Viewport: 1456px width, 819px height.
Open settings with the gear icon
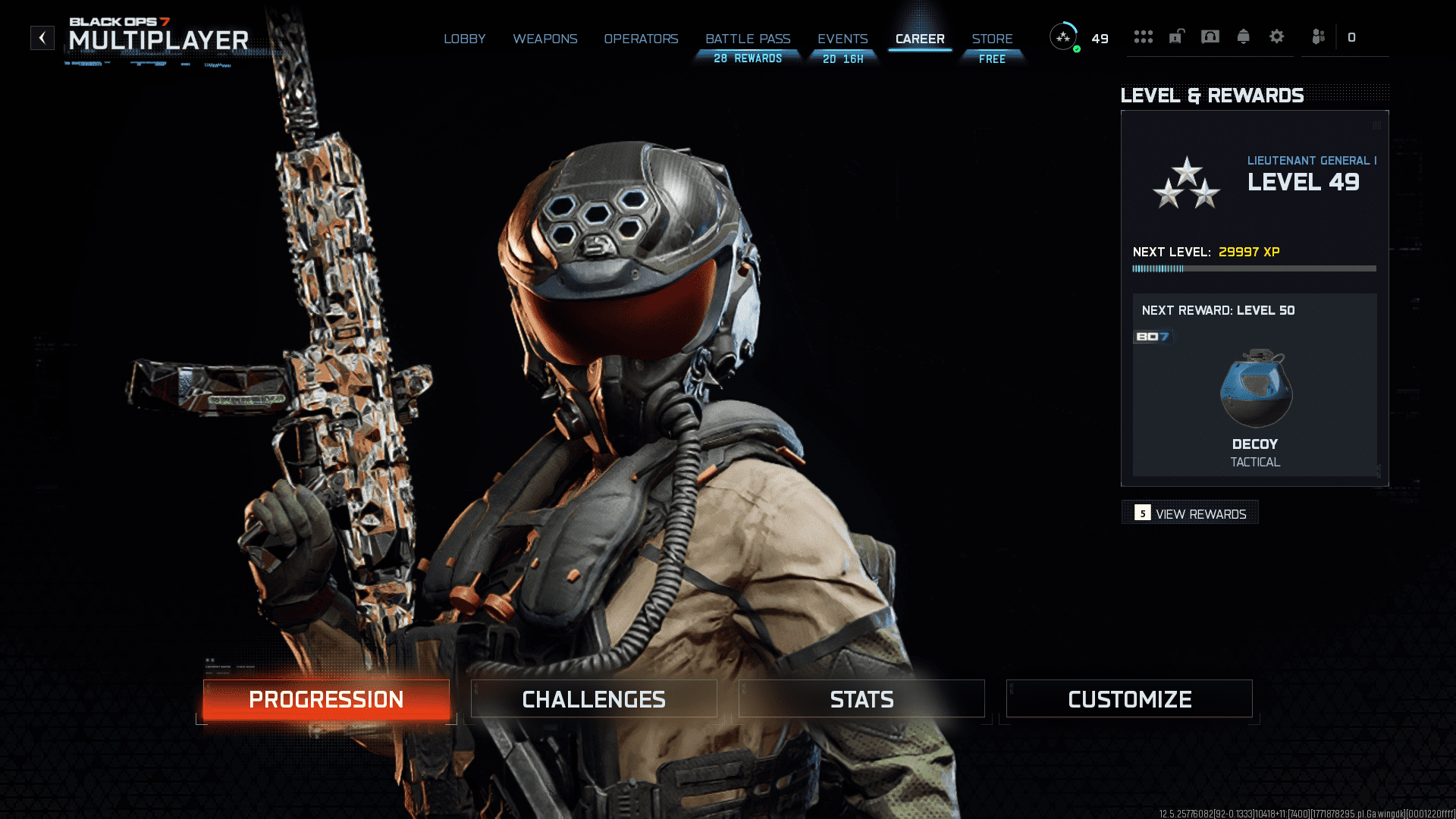click(1277, 36)
